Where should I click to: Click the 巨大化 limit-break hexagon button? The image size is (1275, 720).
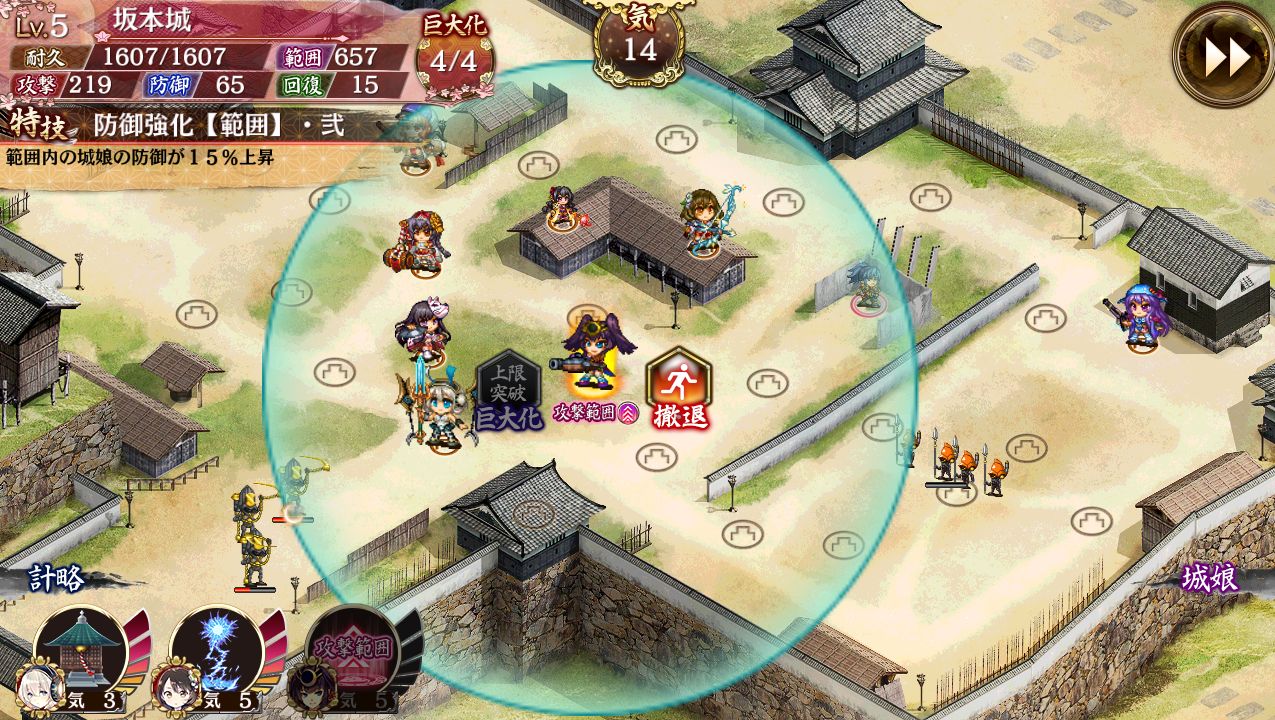(x=508, y=391)
